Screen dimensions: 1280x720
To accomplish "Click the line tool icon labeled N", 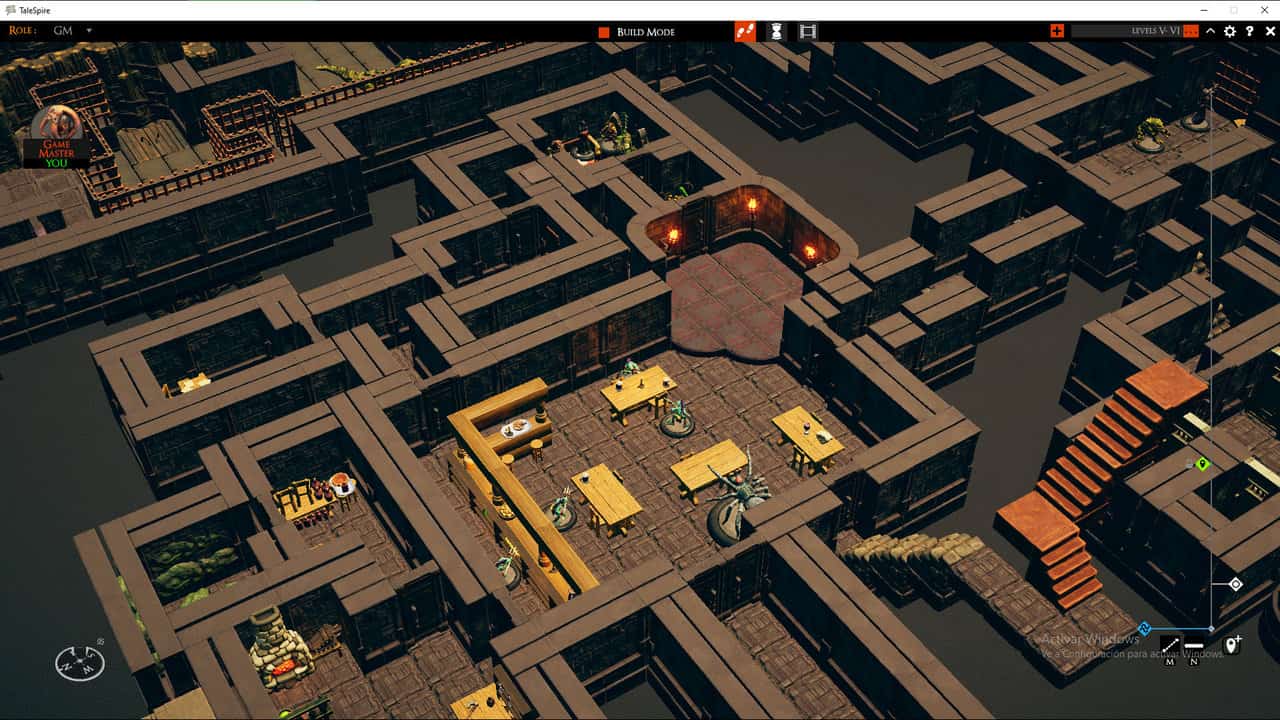I will [x=1194, y=645].
